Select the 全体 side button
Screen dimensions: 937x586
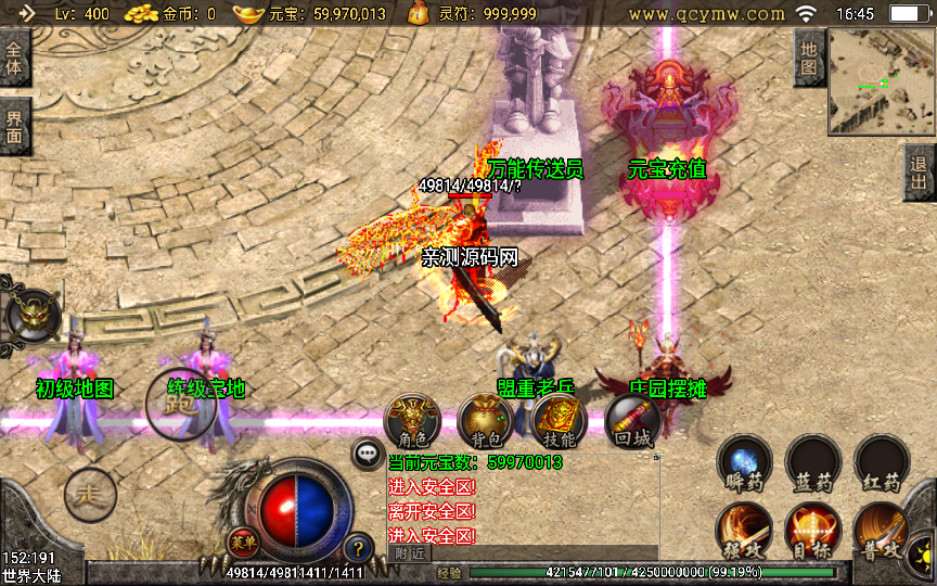click(14, 59)
